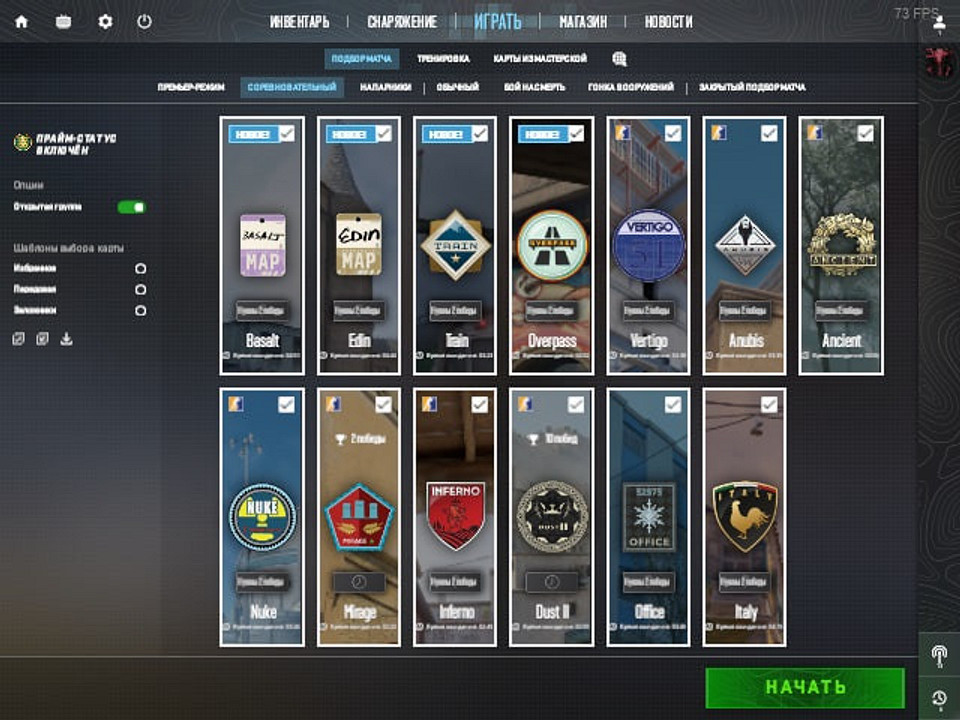The width and height of the screenshot is (960, 720).
Task: Toggle the Ancient map checkbox
Action: 866,133
